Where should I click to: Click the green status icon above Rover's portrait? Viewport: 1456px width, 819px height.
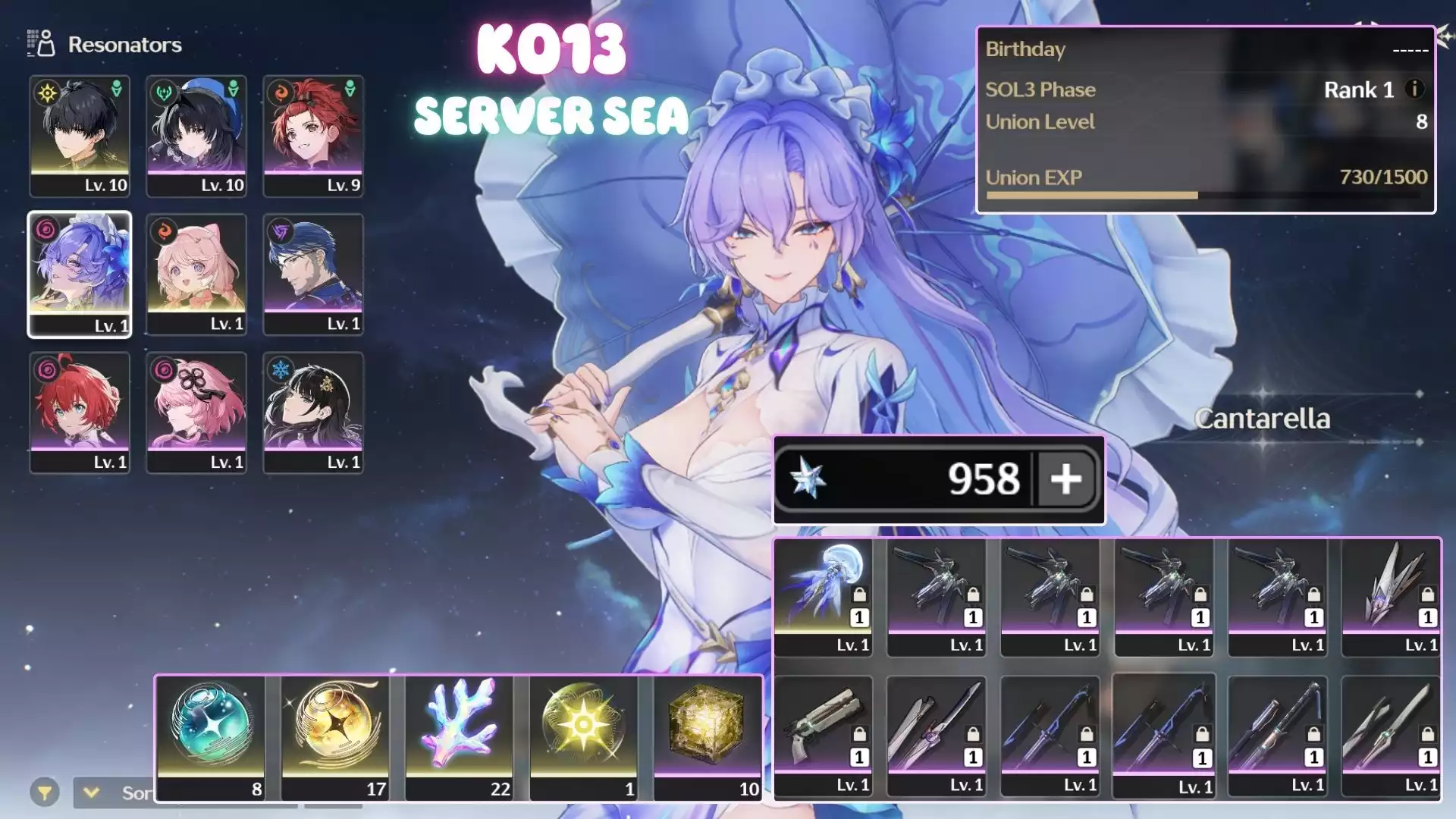[115, 87]
